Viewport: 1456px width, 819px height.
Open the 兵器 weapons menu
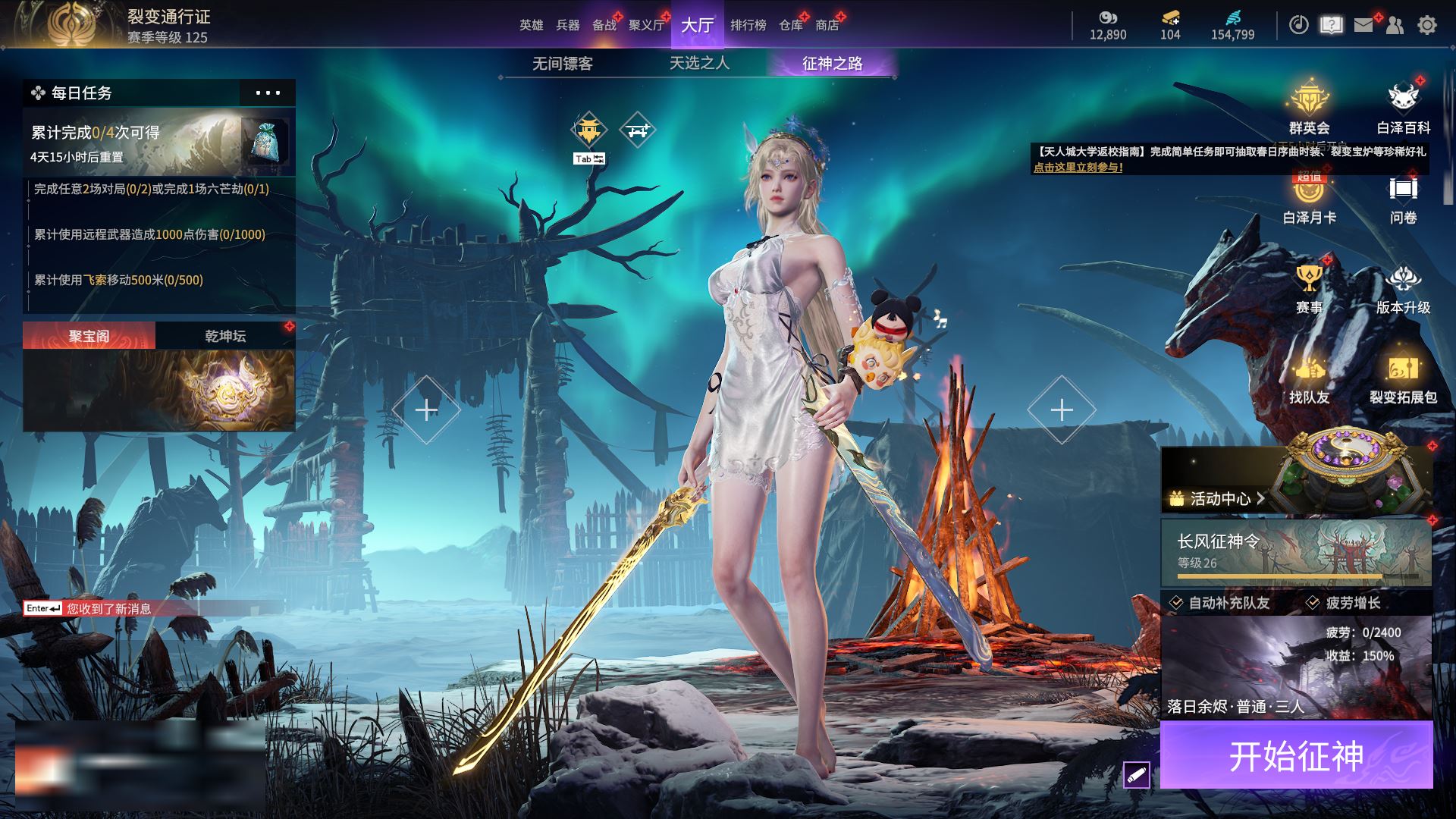click(x=567, y=25)
